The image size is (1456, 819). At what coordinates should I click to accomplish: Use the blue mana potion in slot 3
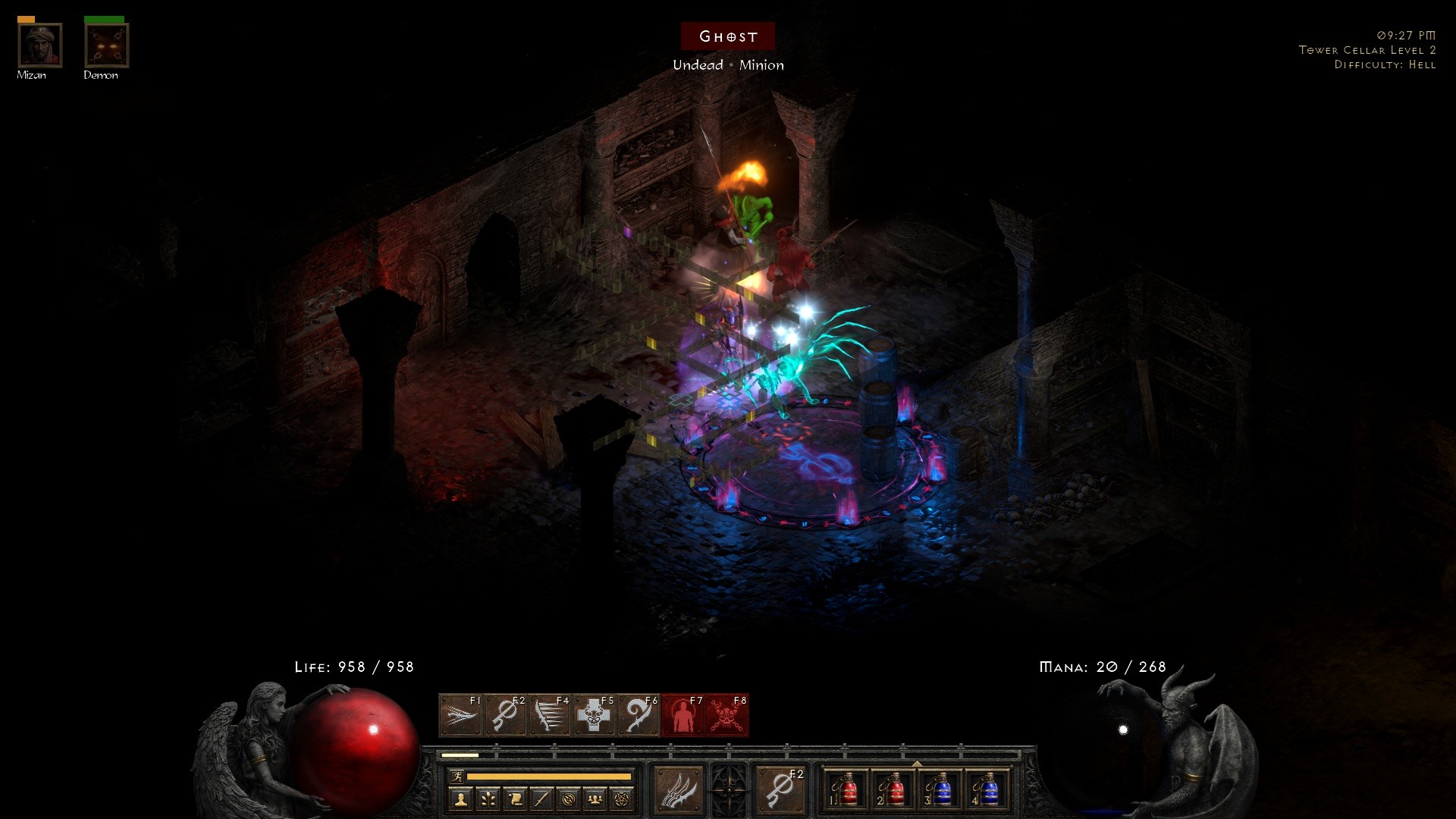pos(940,790)
